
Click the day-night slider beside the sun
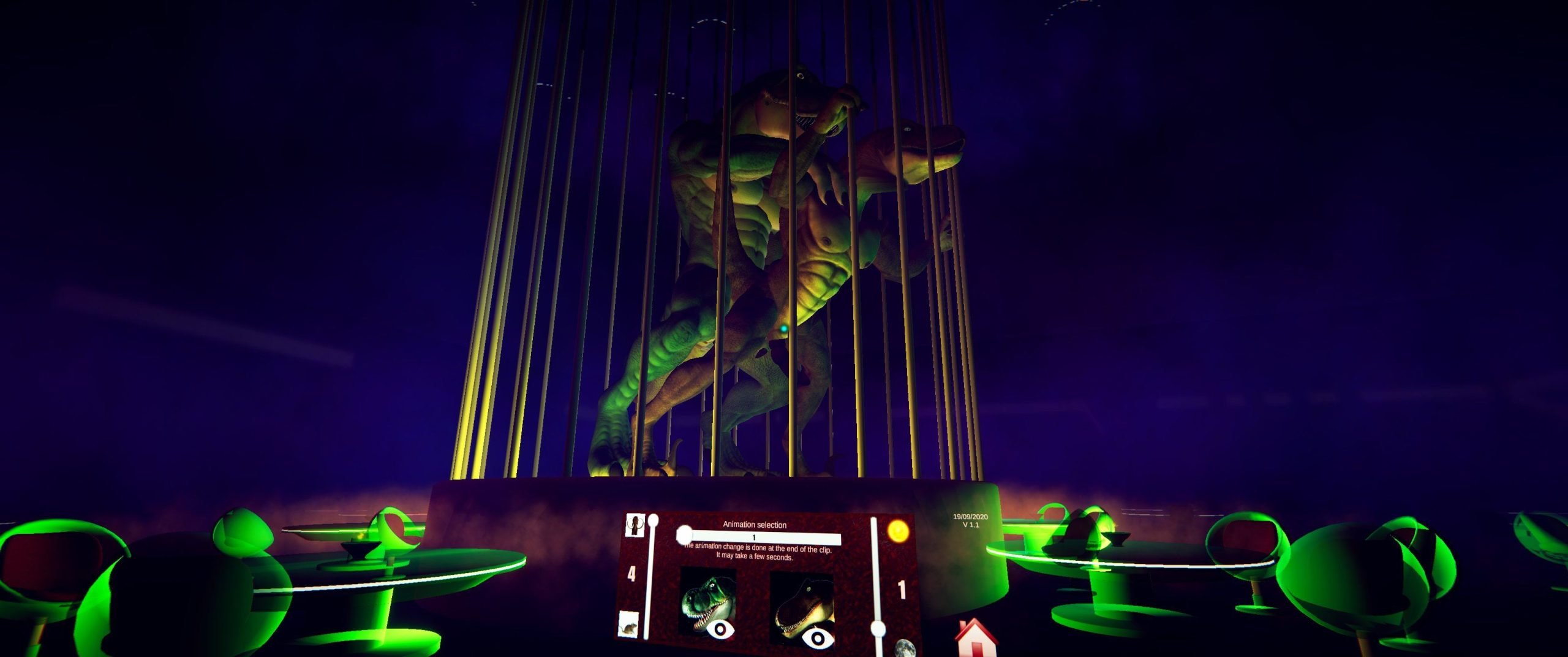coord(876,582)
